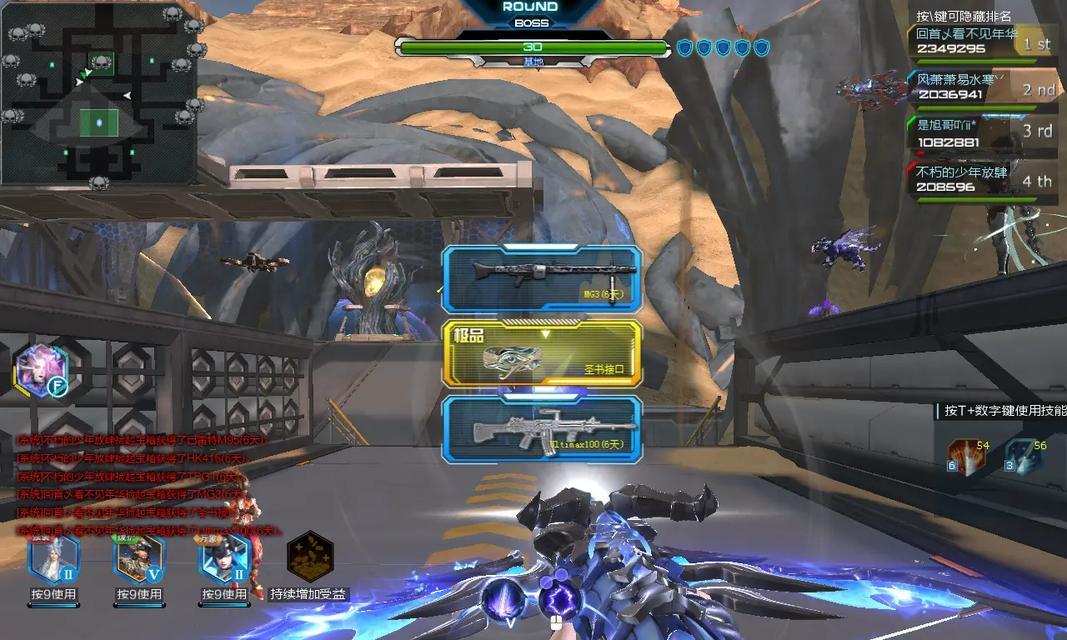This screenshot has width=1067, height=640.
Task: Activate the skill icon numbered 6
Action: pos(967,456)
